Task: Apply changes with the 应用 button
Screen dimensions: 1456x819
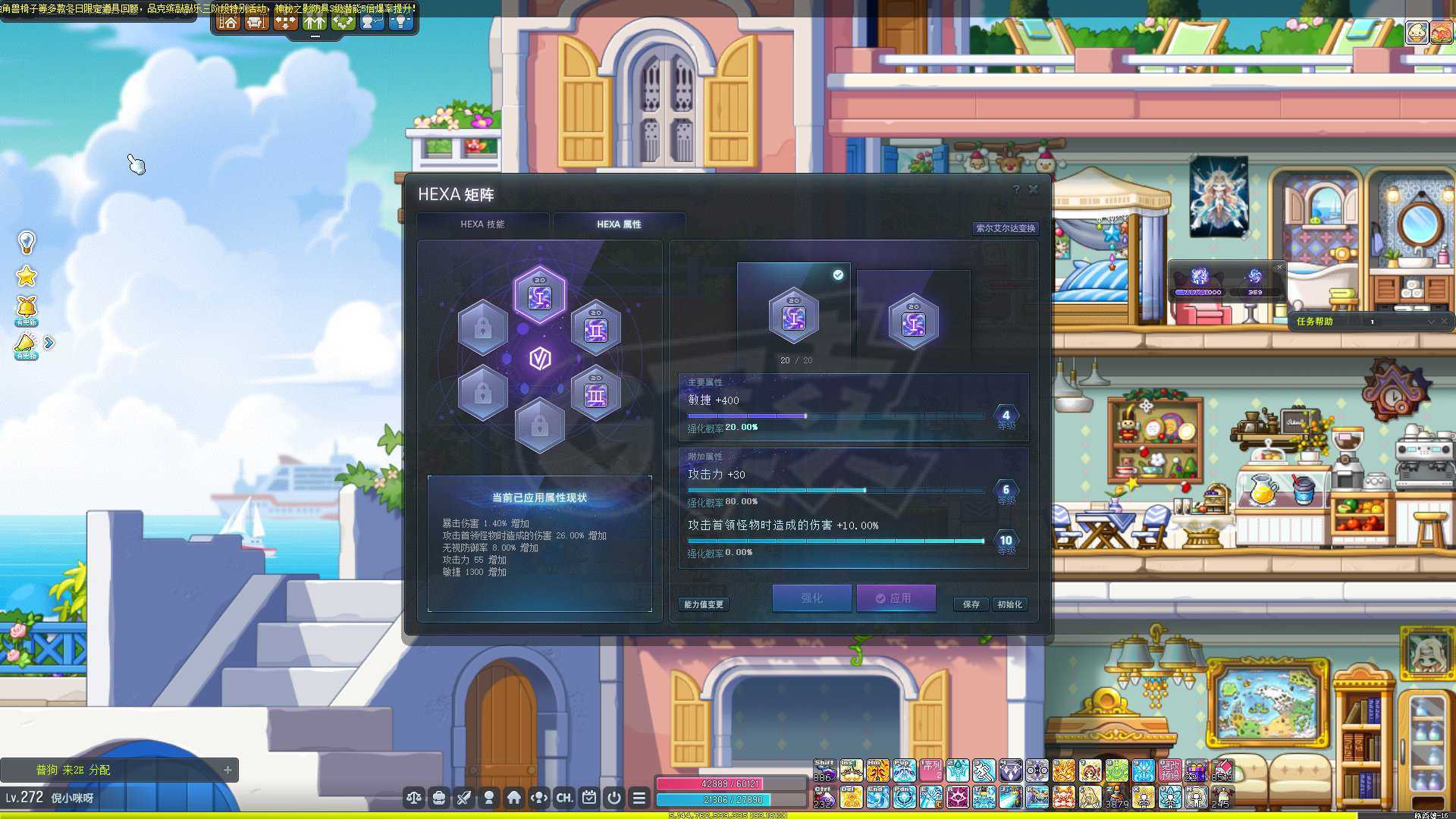Action: click(896, 598)
